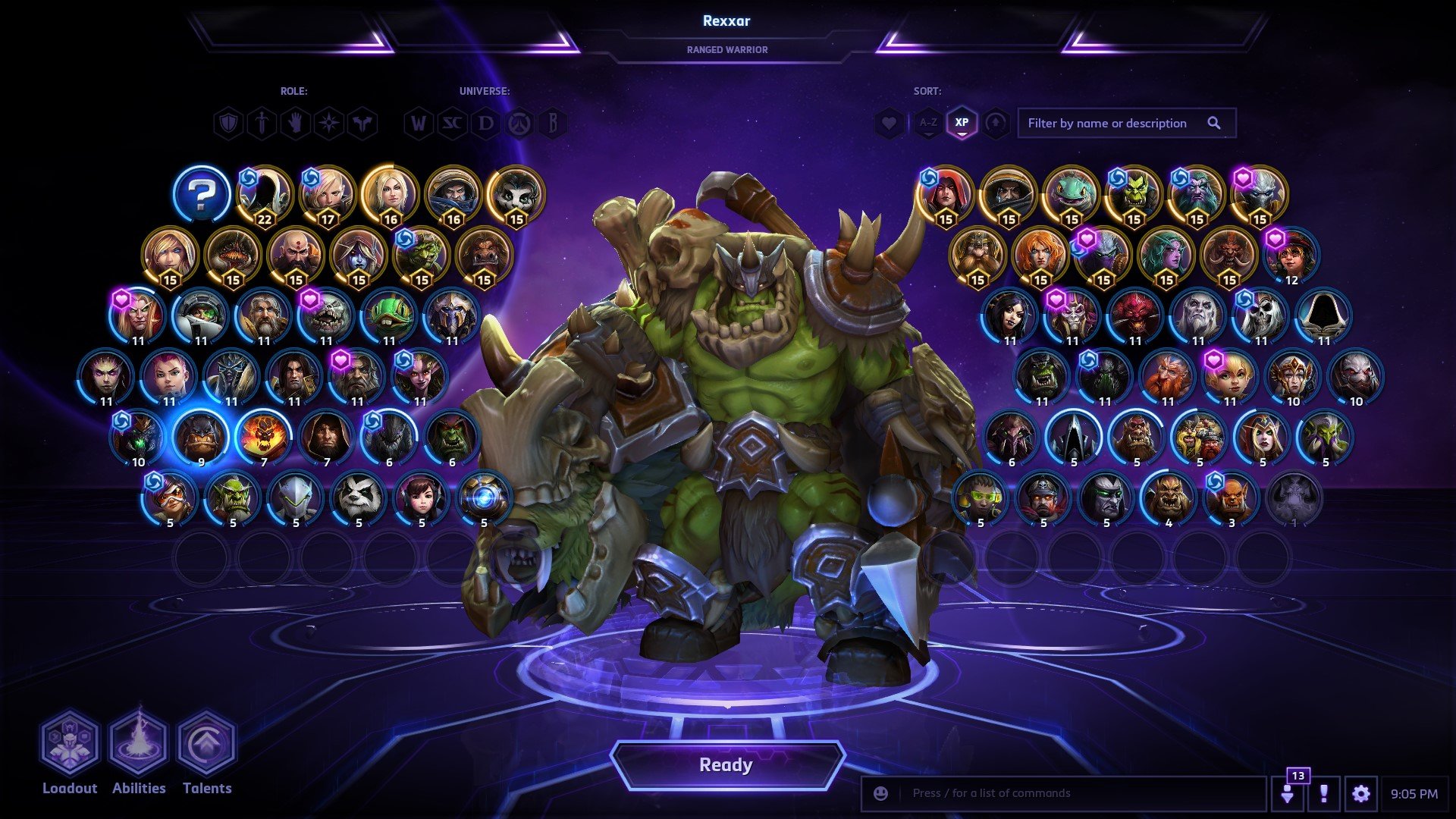Open the exclamation mark alert button
The image size is (1456, 819).
pyautogui.click(x=1323, y=794)
